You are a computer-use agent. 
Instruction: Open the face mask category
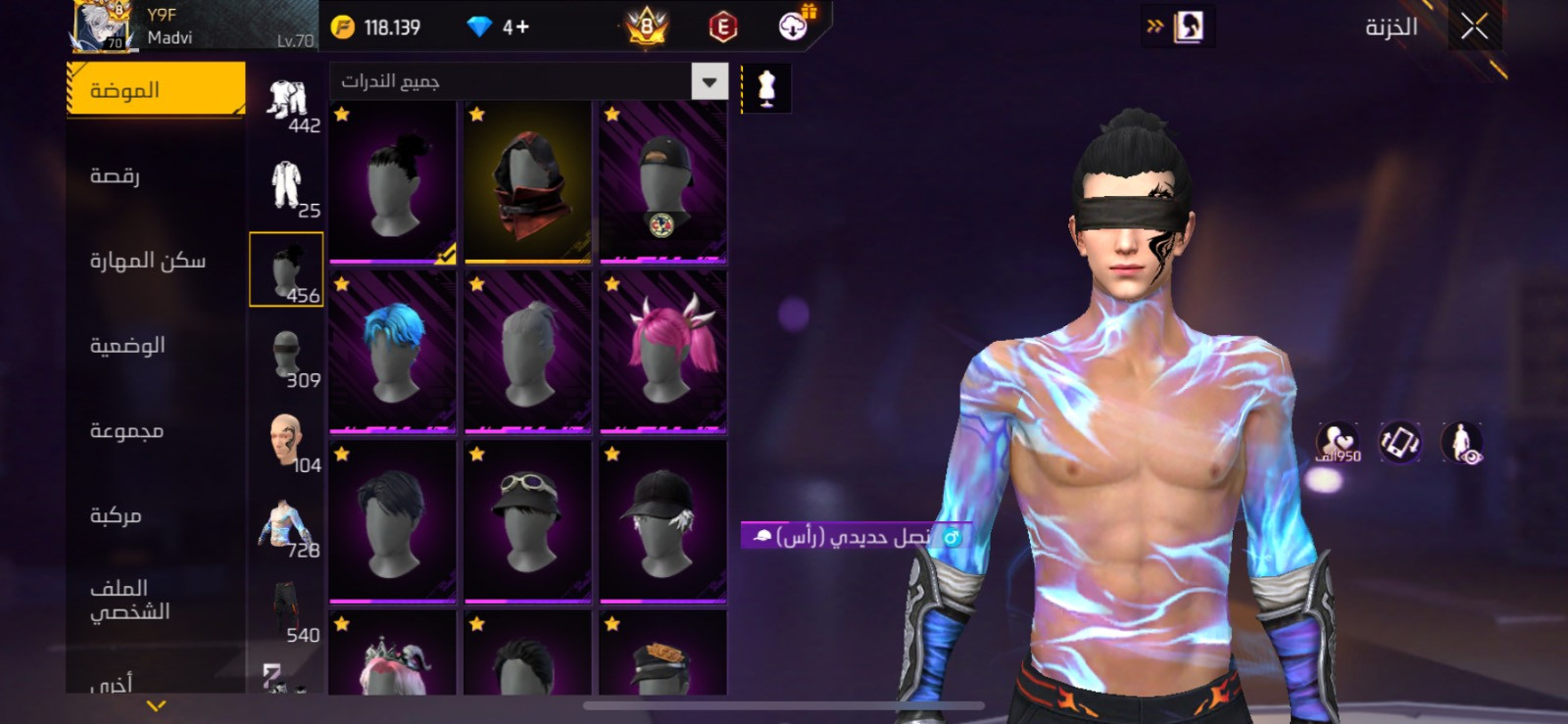[286, 355]
